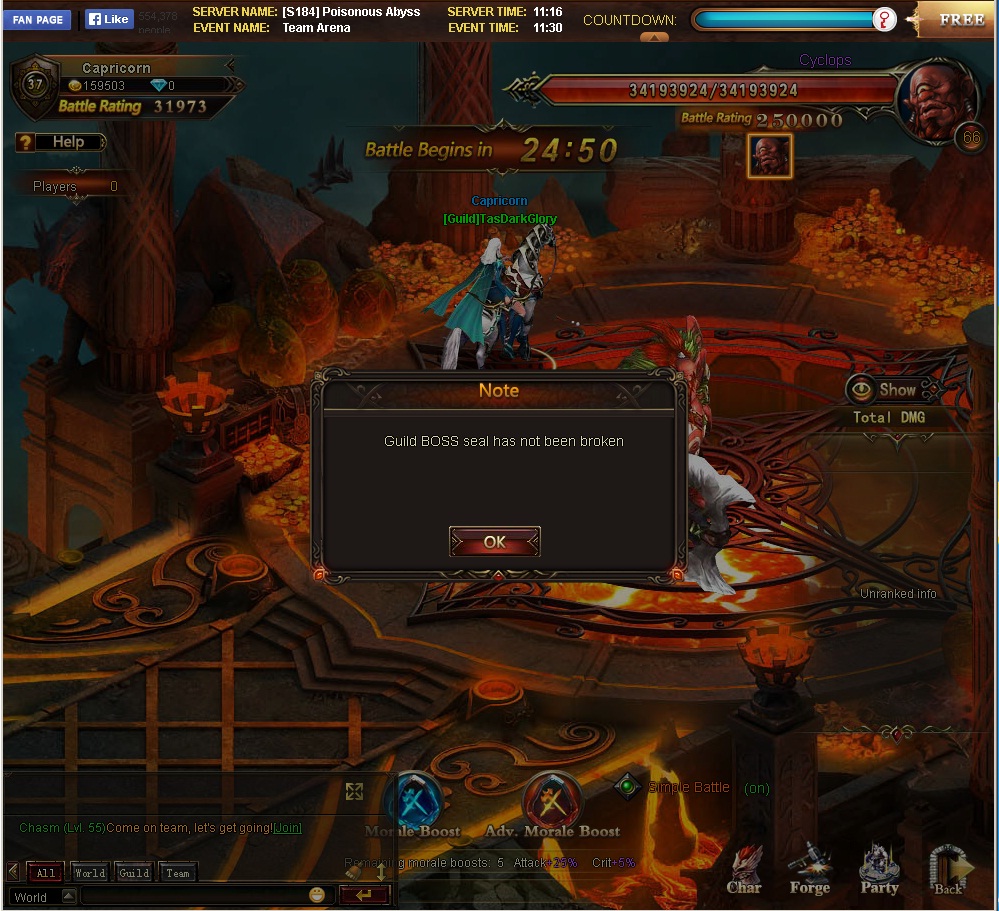Confirm the Note dialog with OK
Screen dimensions: 999x911
(x=495, y=542)
